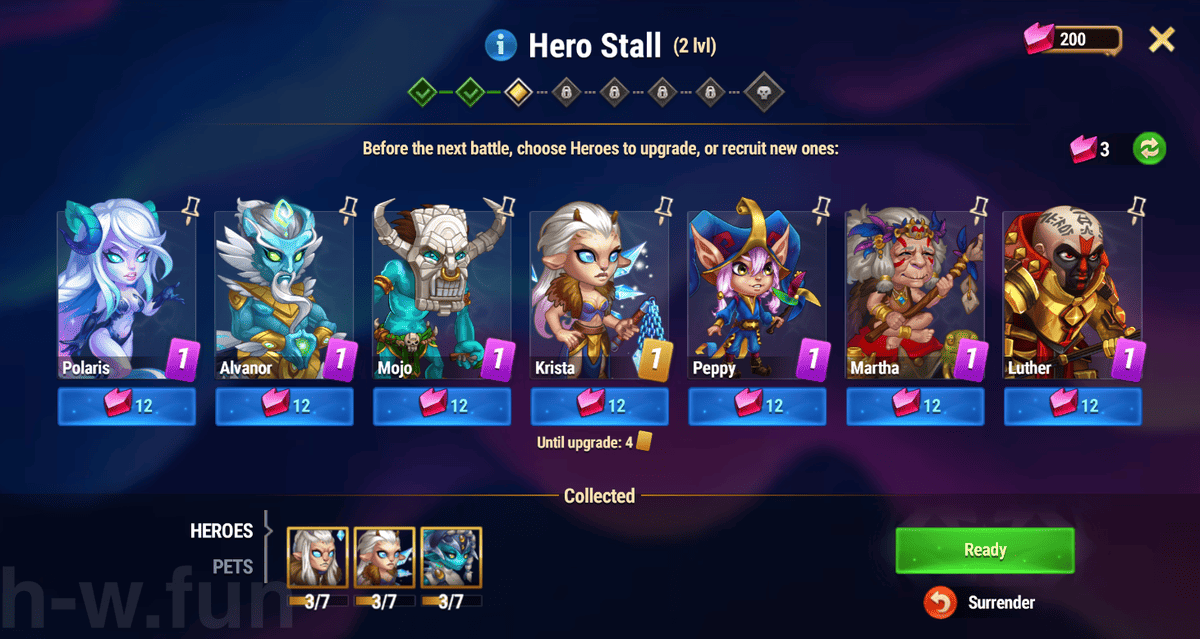Viewport: 1200px width, 639px height.
Task: Pick the Martha hero card
Action: tap(915, 290)
